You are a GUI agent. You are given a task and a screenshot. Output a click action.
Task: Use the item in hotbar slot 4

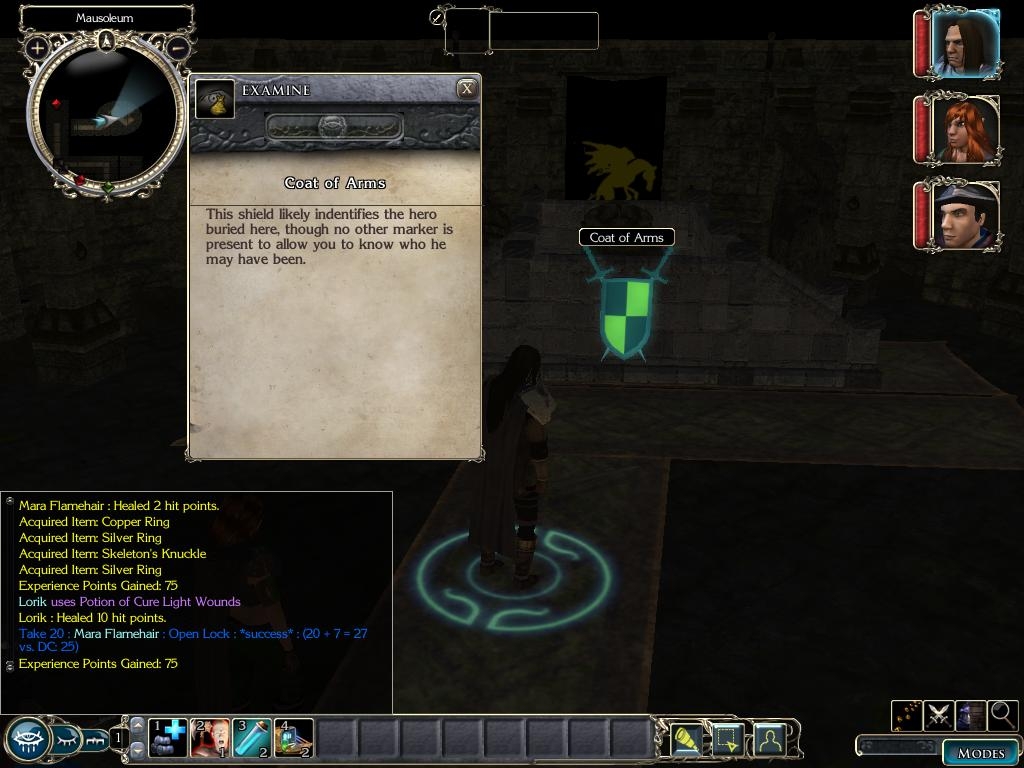294,738
